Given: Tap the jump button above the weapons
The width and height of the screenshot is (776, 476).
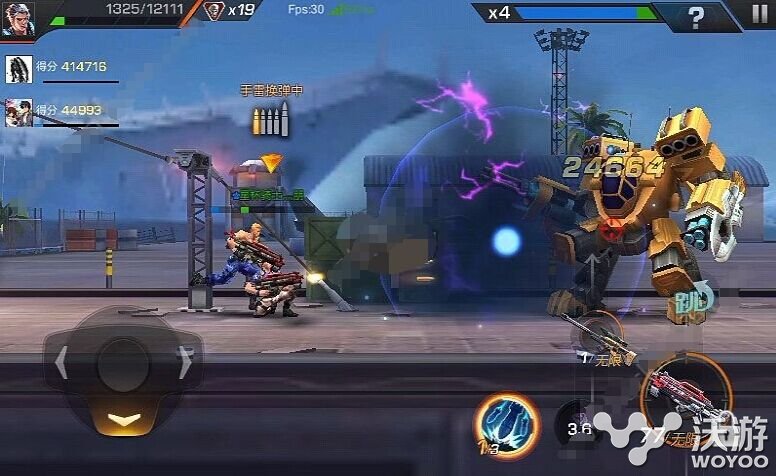Looking at the screenshot, I should (693, 300).
